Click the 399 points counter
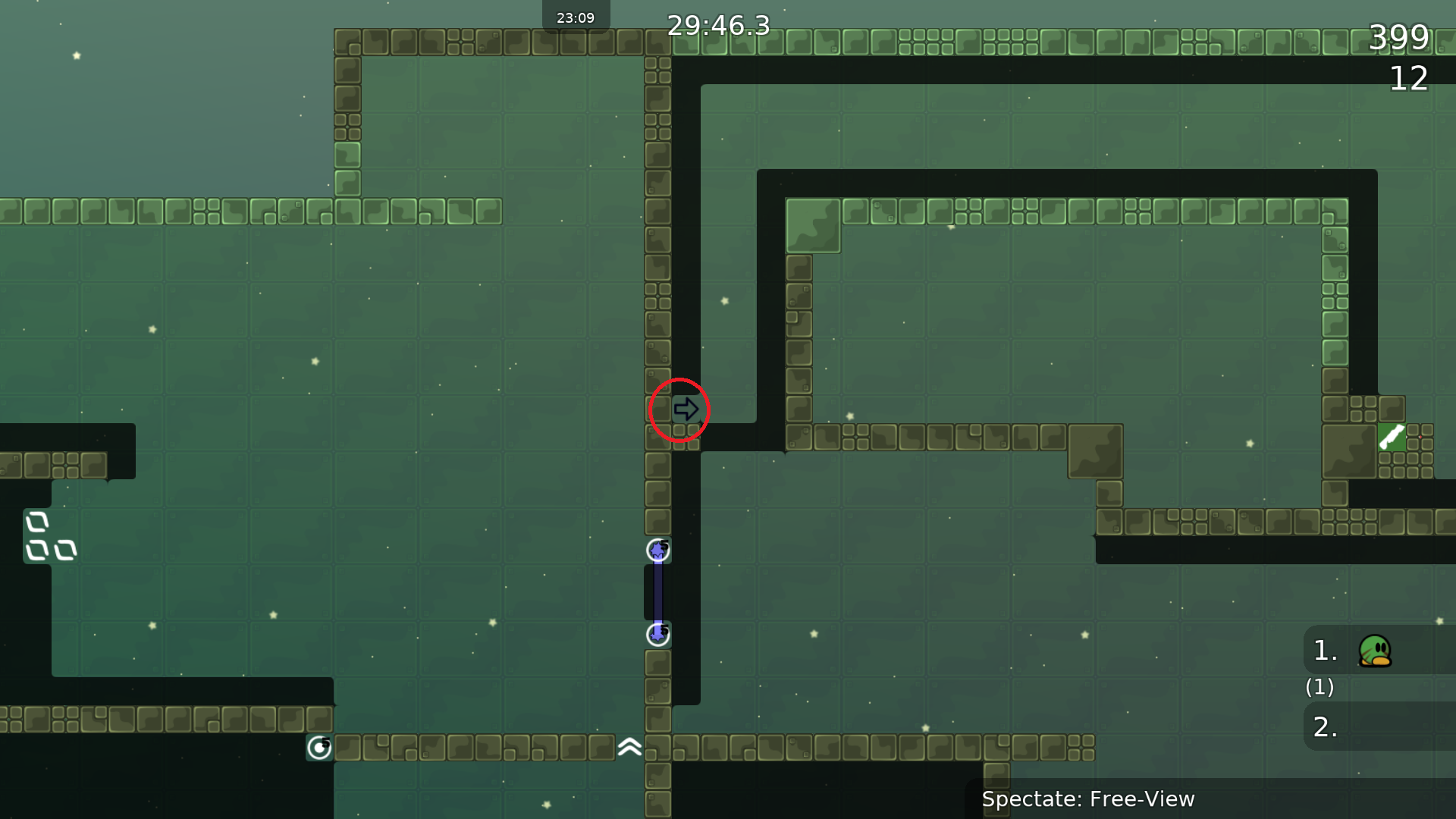Image resolution: width=1456 pixels, height=819 pixels. pyautogui.click(x=1398, y=38)
